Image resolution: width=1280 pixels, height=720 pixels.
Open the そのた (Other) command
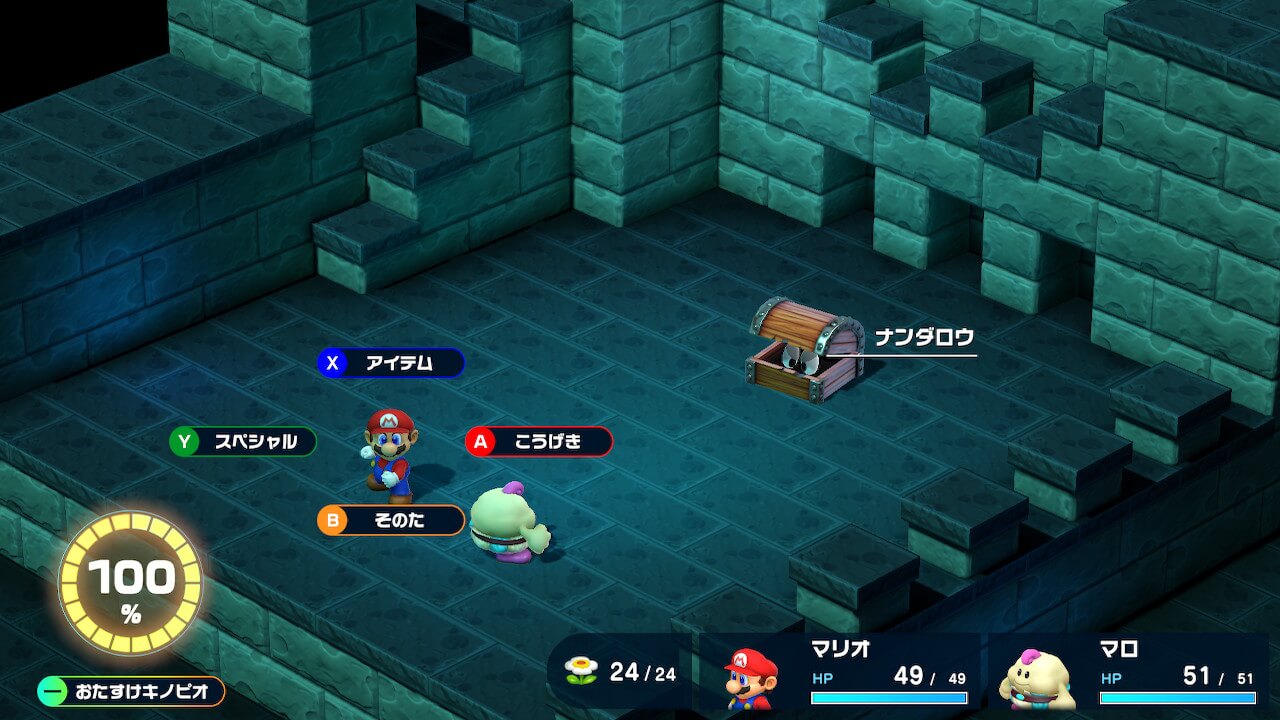click(391, 520)
